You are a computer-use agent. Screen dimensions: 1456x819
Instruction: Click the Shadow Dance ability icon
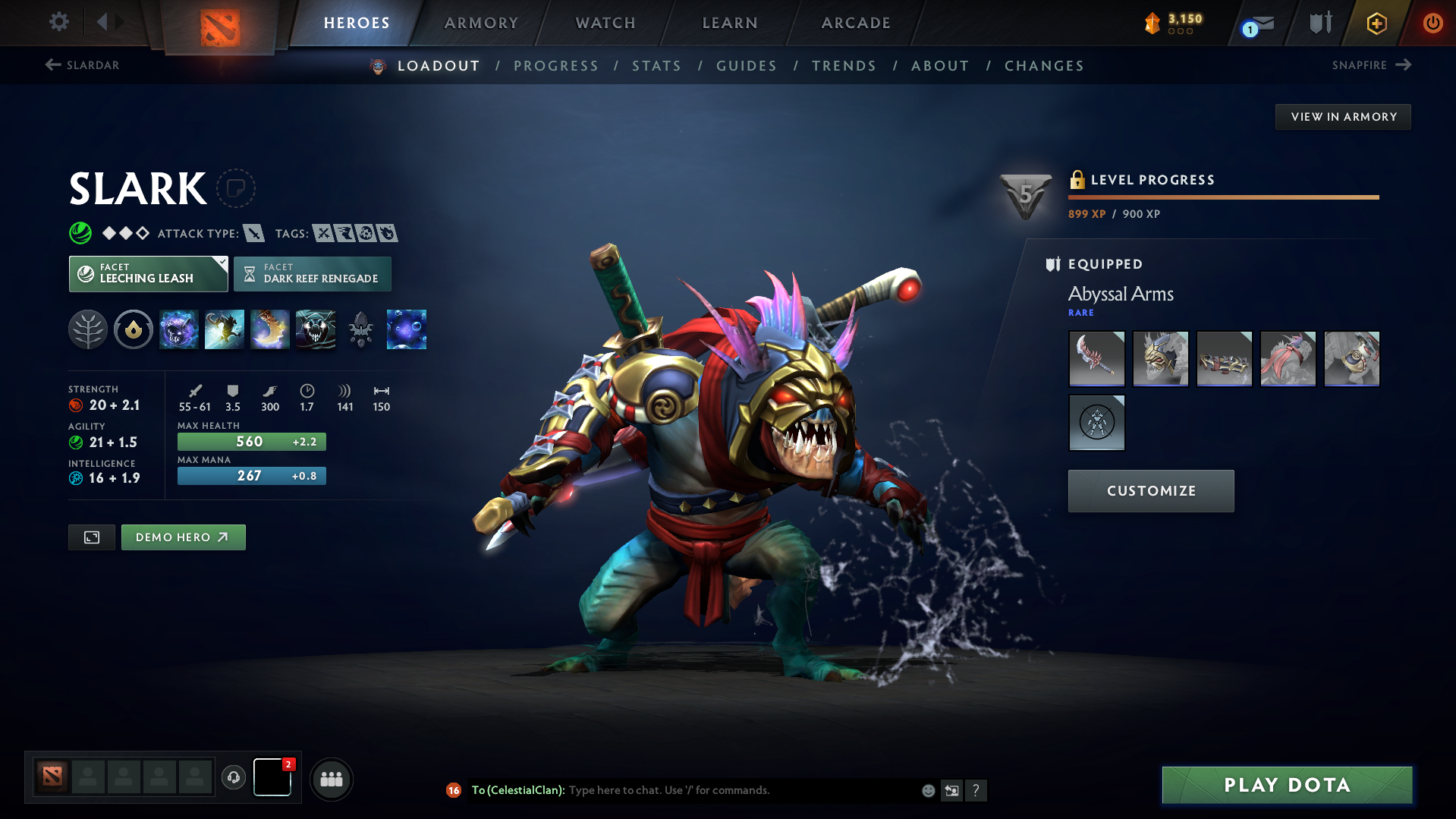316,329
